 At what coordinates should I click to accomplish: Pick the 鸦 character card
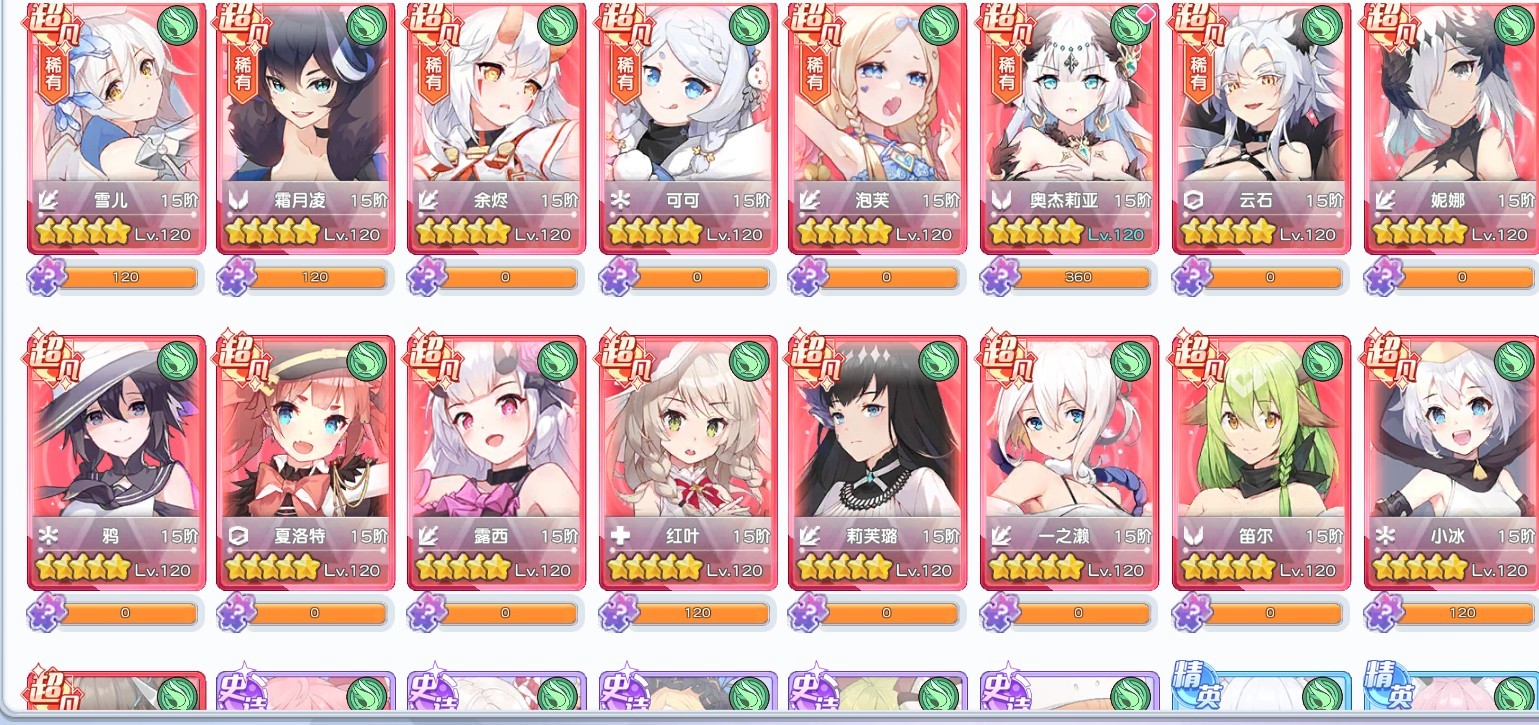click(x=118, y=460)
